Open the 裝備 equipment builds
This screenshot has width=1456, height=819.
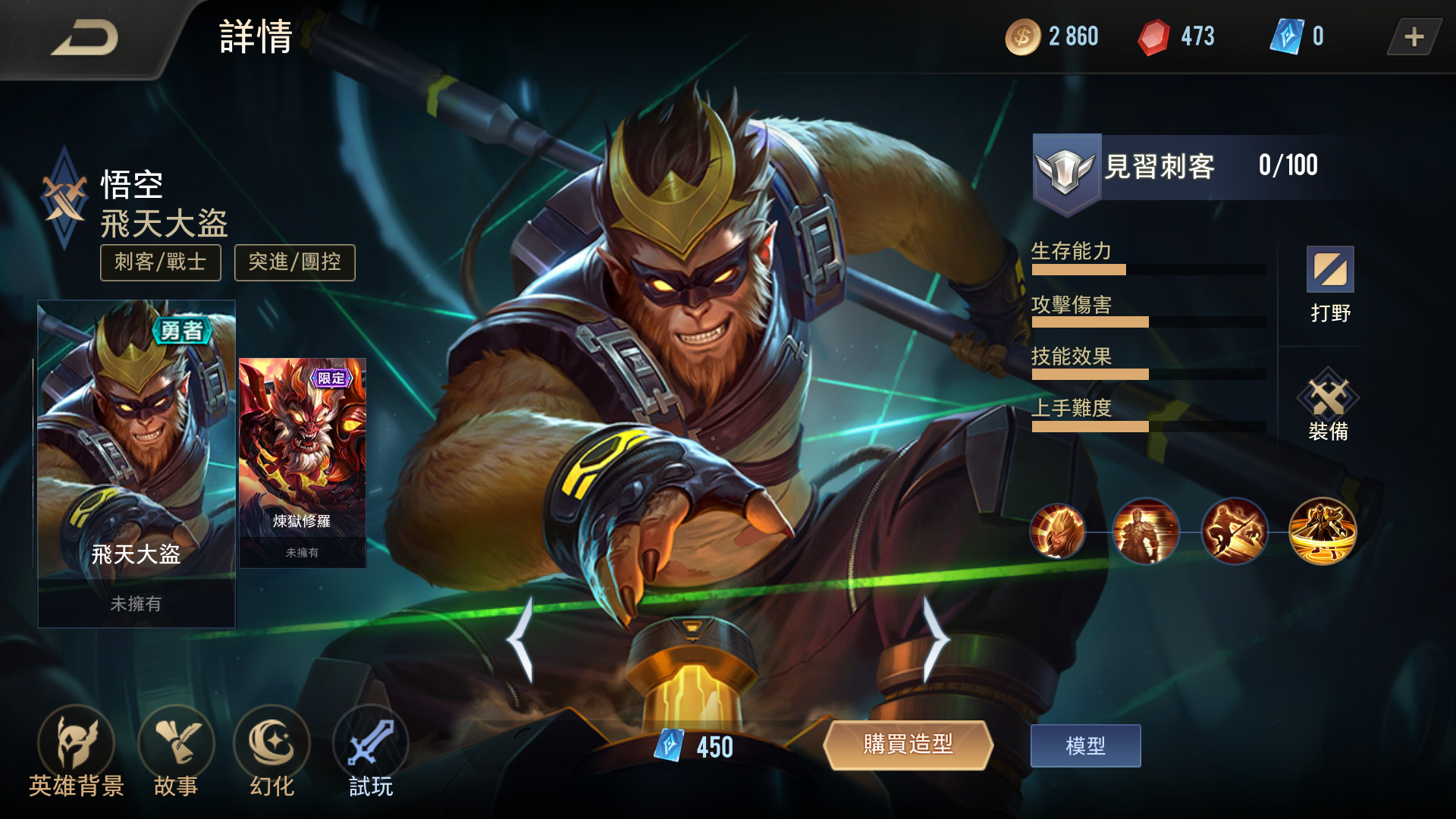coord(1328,406)
